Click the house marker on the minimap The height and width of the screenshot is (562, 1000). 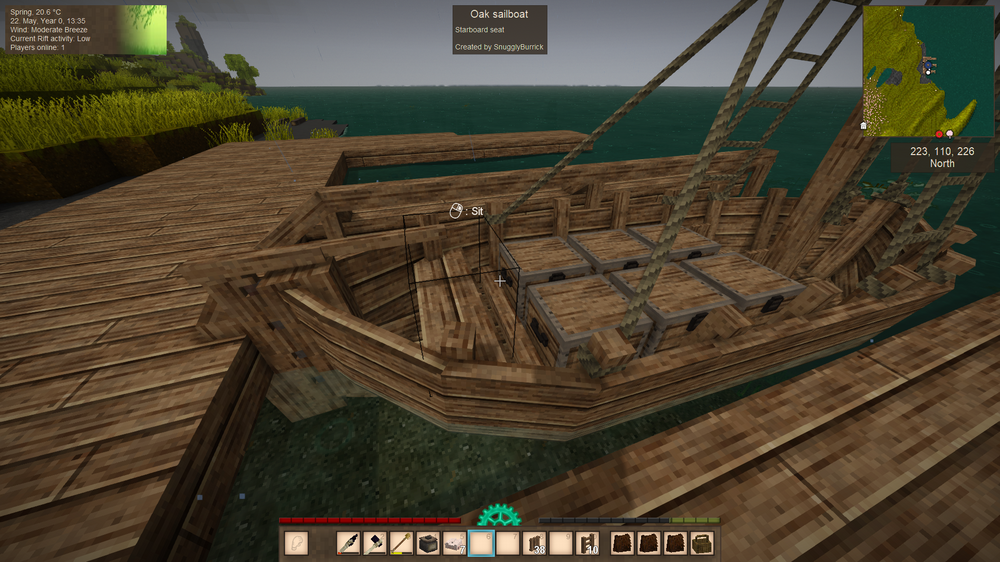(864, 127)
